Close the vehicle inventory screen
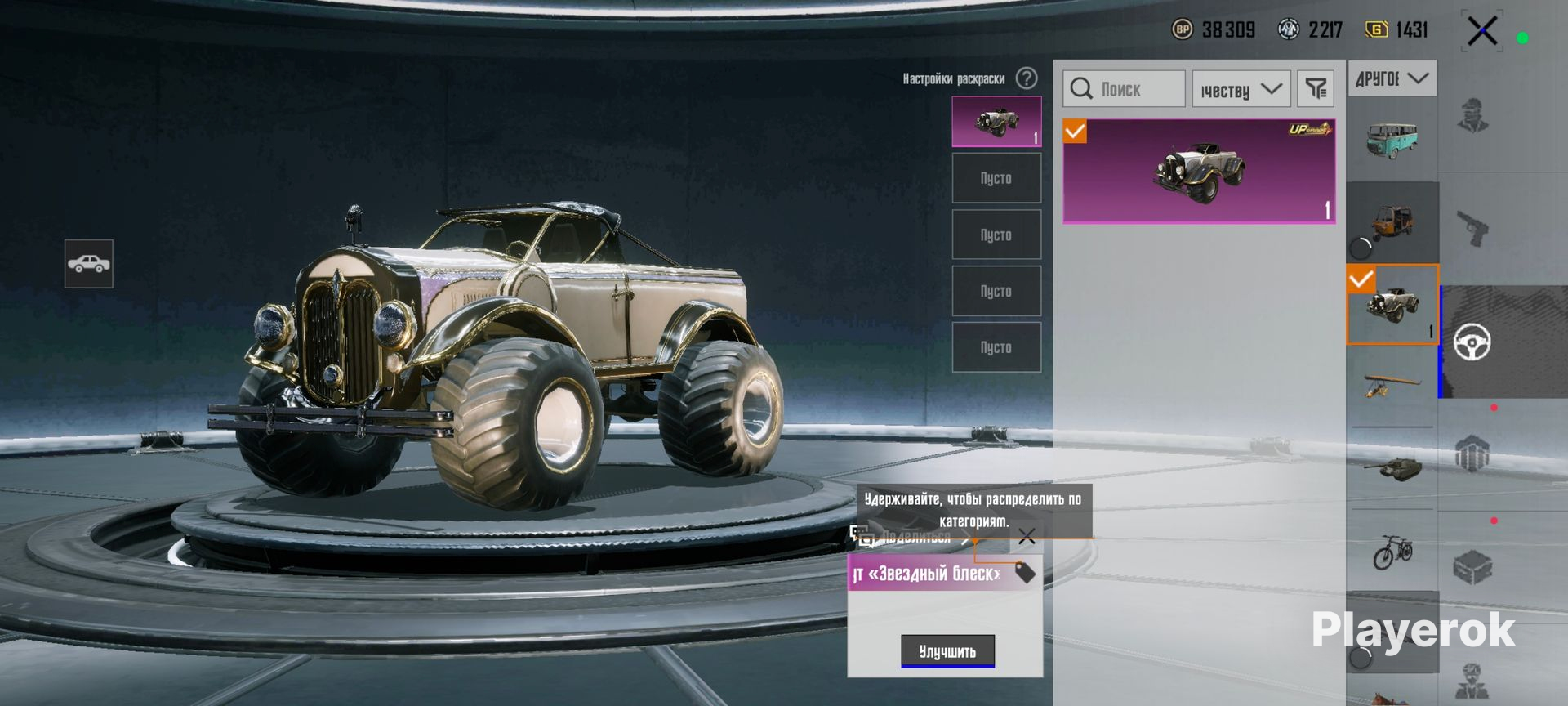This screenshot has width=1568, height=706. [x=1481, y=32]
